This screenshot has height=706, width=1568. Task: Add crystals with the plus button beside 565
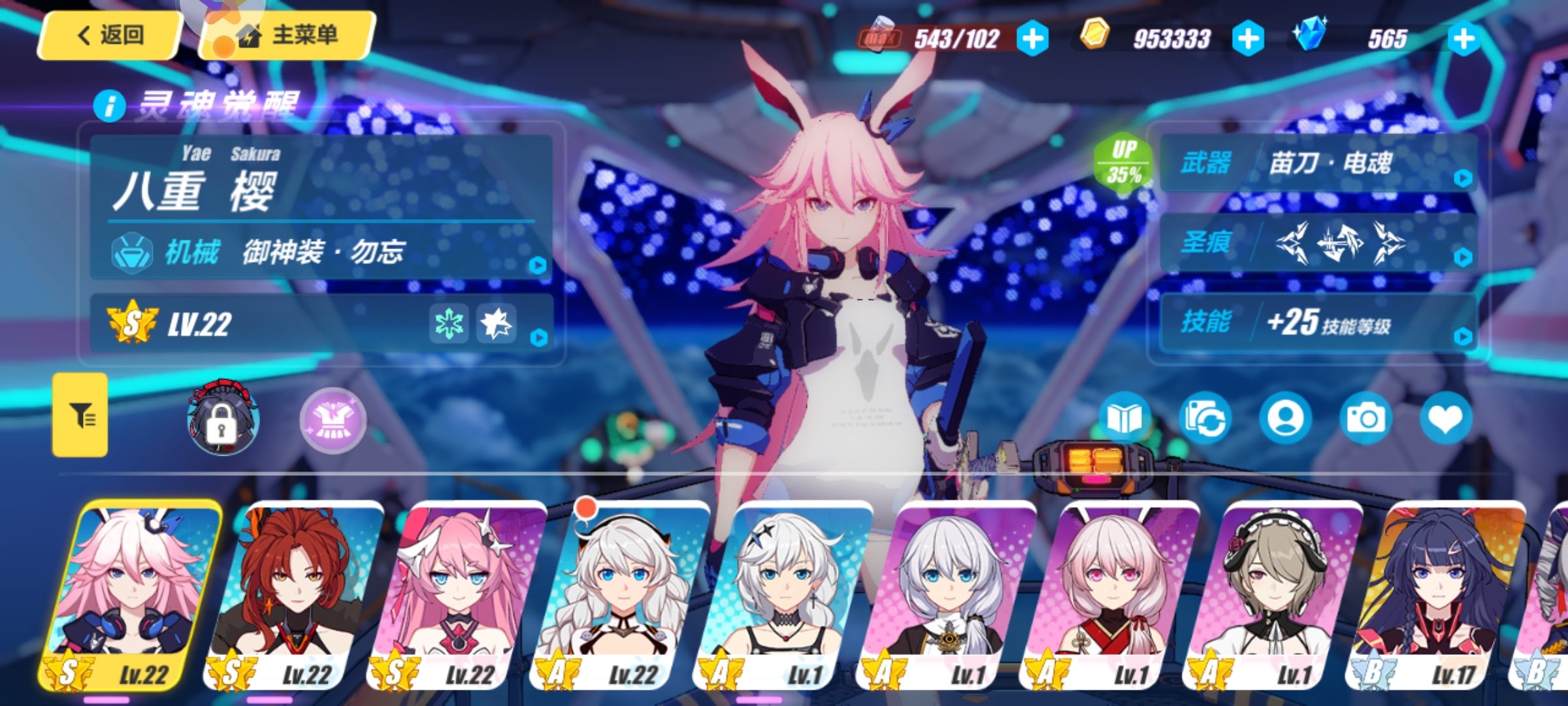[1463, 39]
